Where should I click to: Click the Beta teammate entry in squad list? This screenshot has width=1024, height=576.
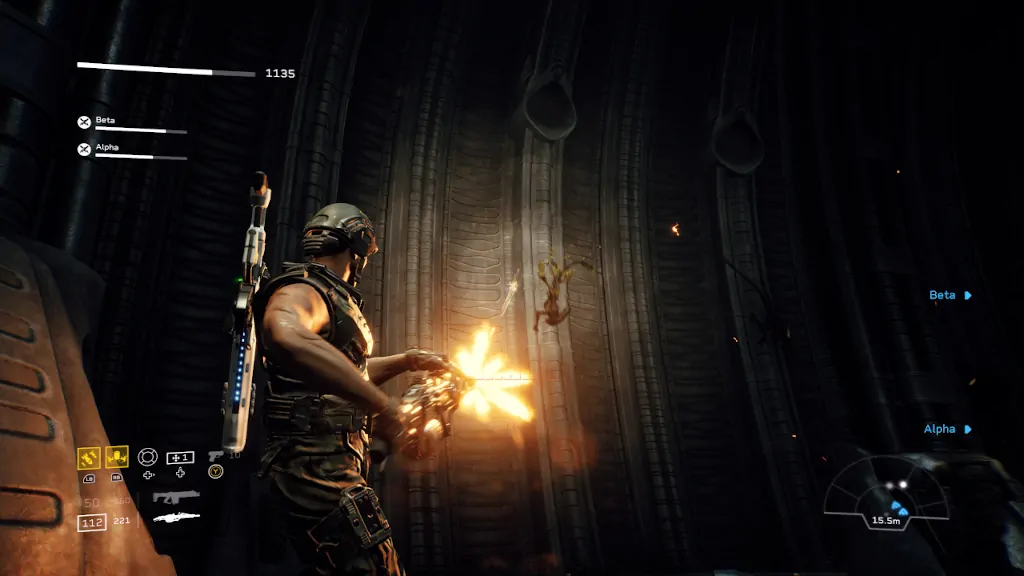tap(131, 123)
